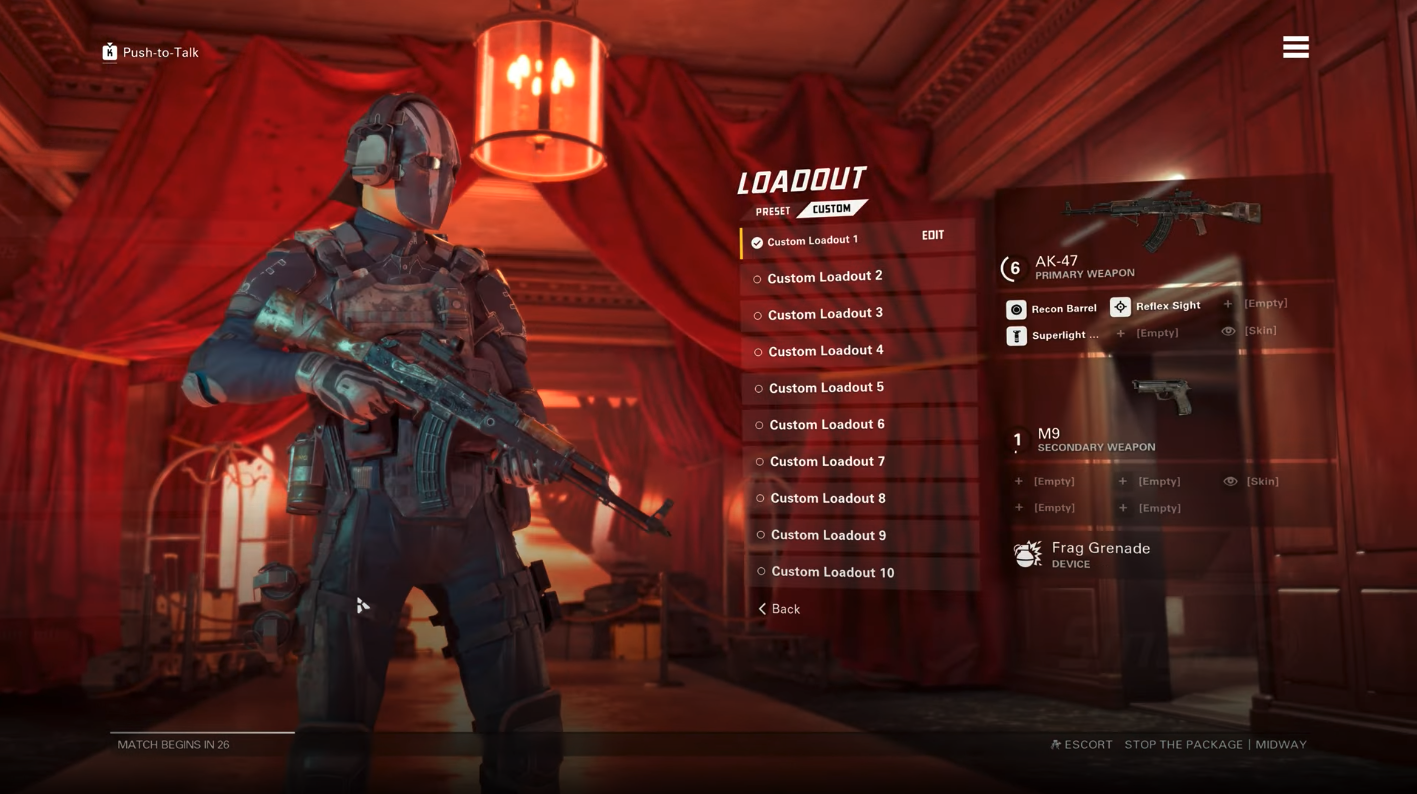
Task: Click the Recon Barrel attachment icon
Action: click(x=1015, y=308)
